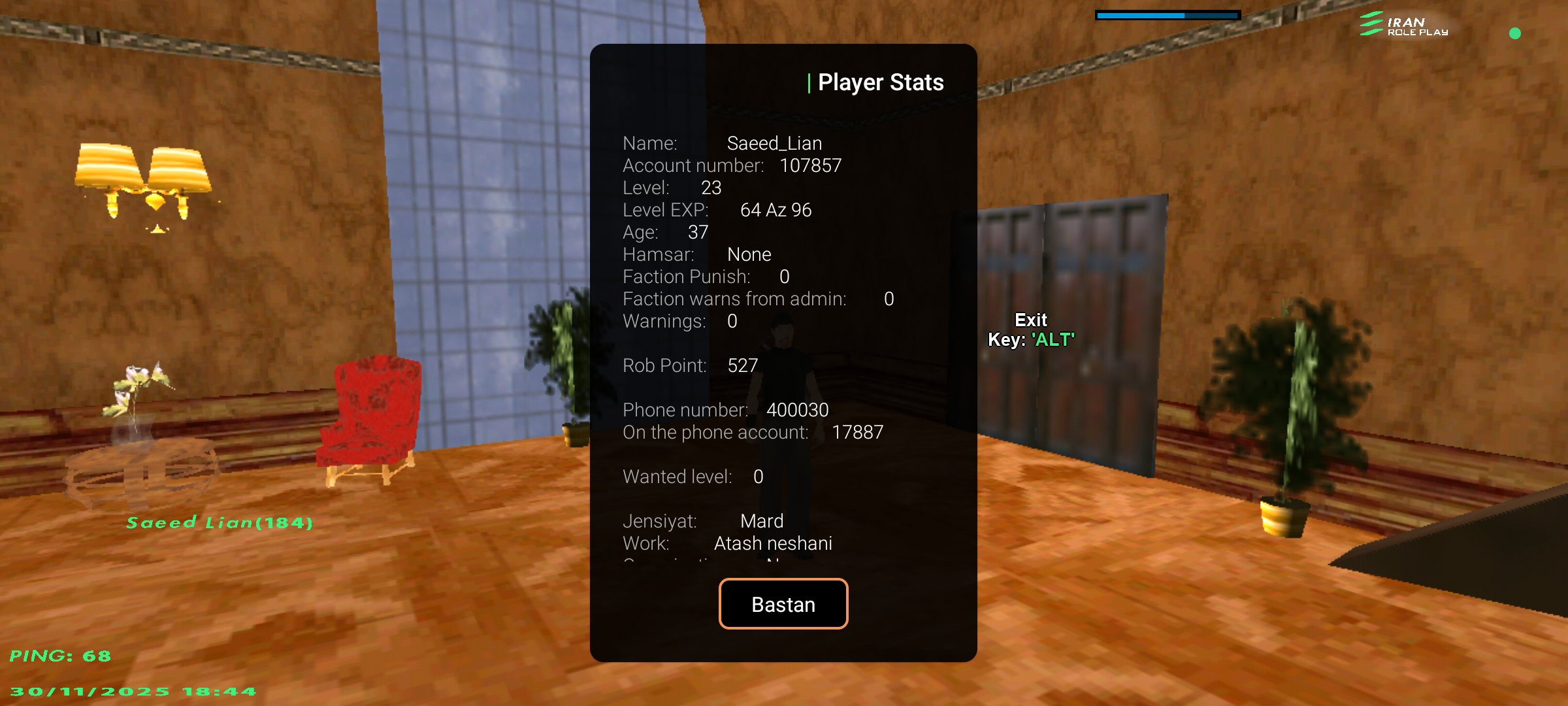
Task: Tap the Saeed Lian(184) nametag
Action: coord(219,522)
